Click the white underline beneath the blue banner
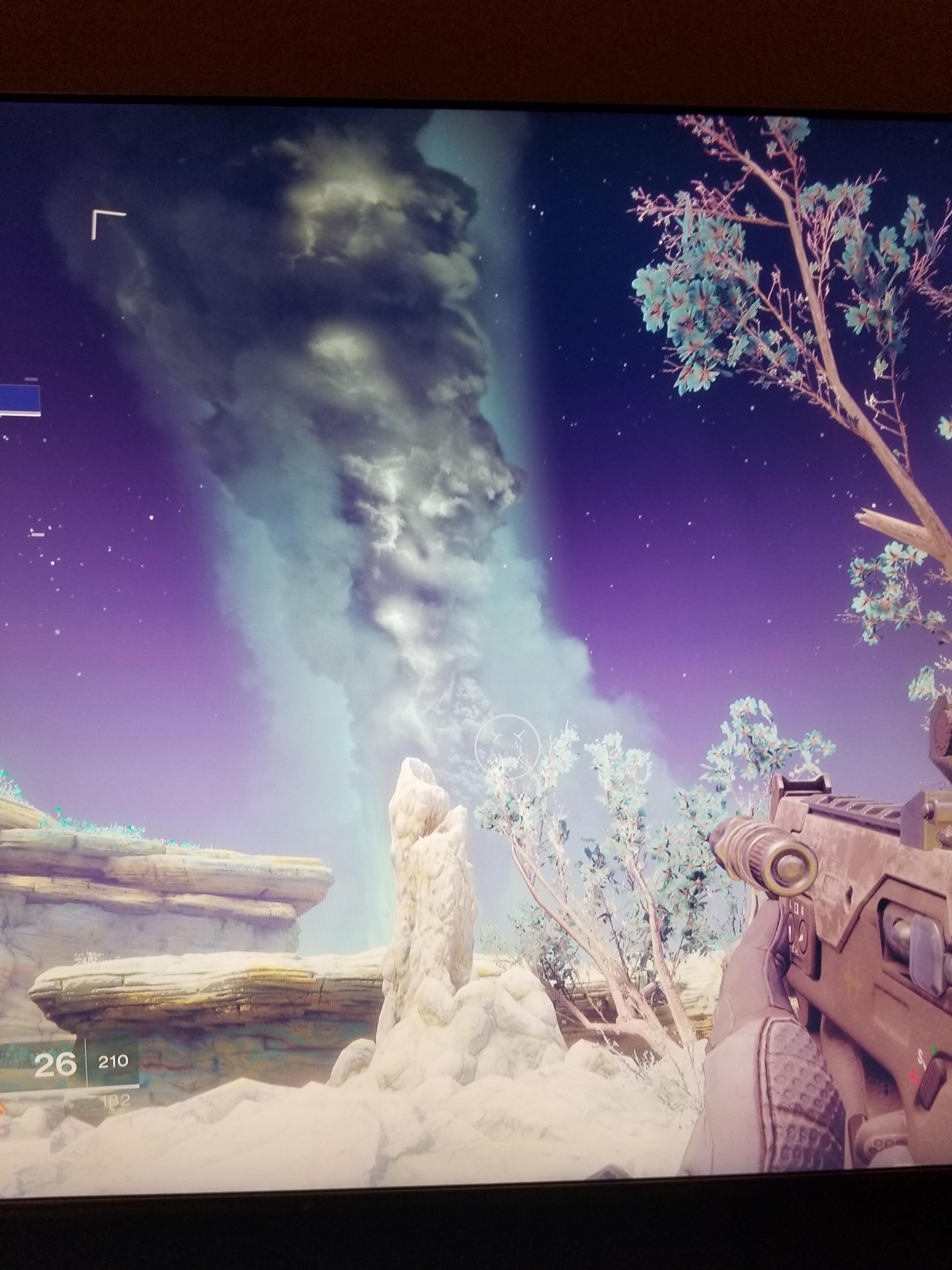Viewport: 952px width, 1270px height. 21,415
